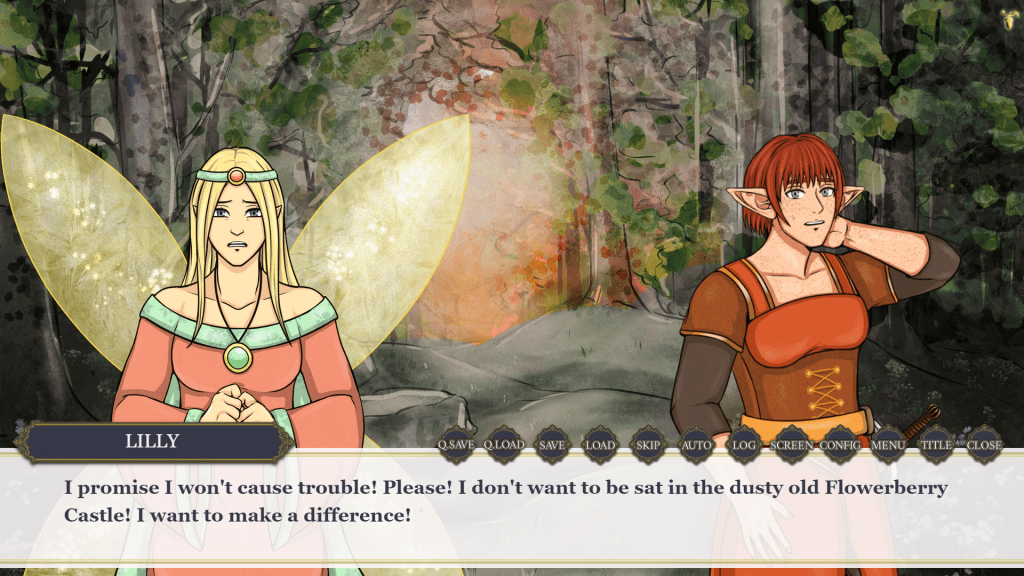This screenshot has height=576, width=1024.
Task: Open the CONFIG settings
Action: pos(840,445)
